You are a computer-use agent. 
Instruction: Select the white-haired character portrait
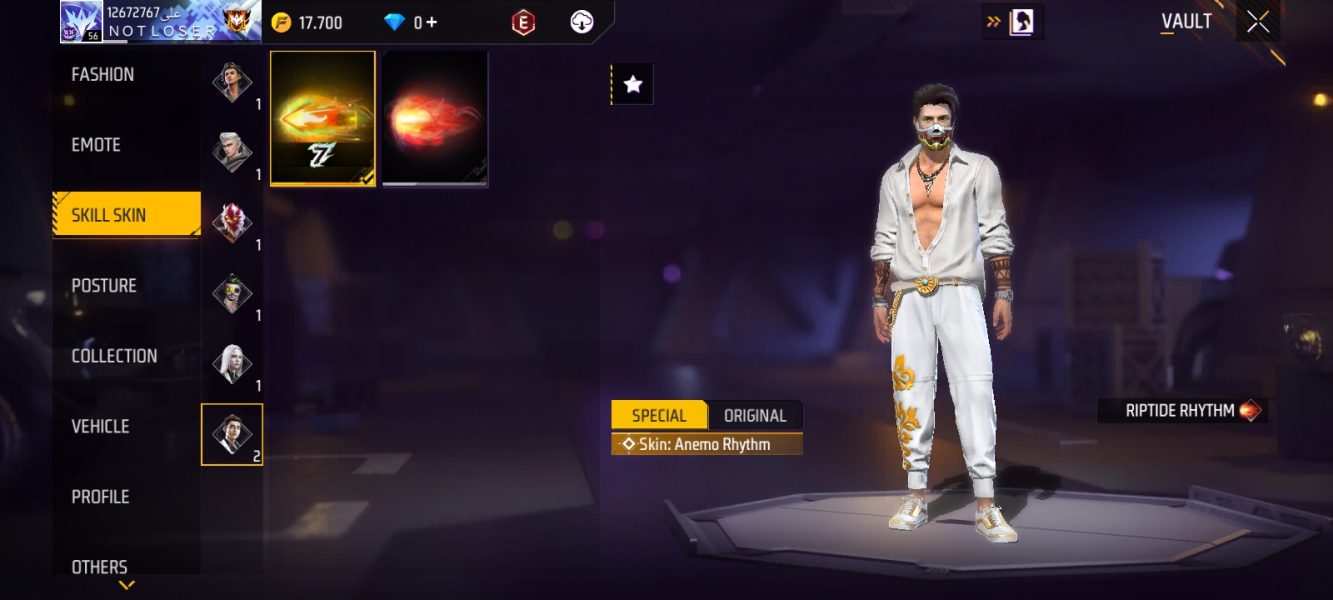[232, 364]
